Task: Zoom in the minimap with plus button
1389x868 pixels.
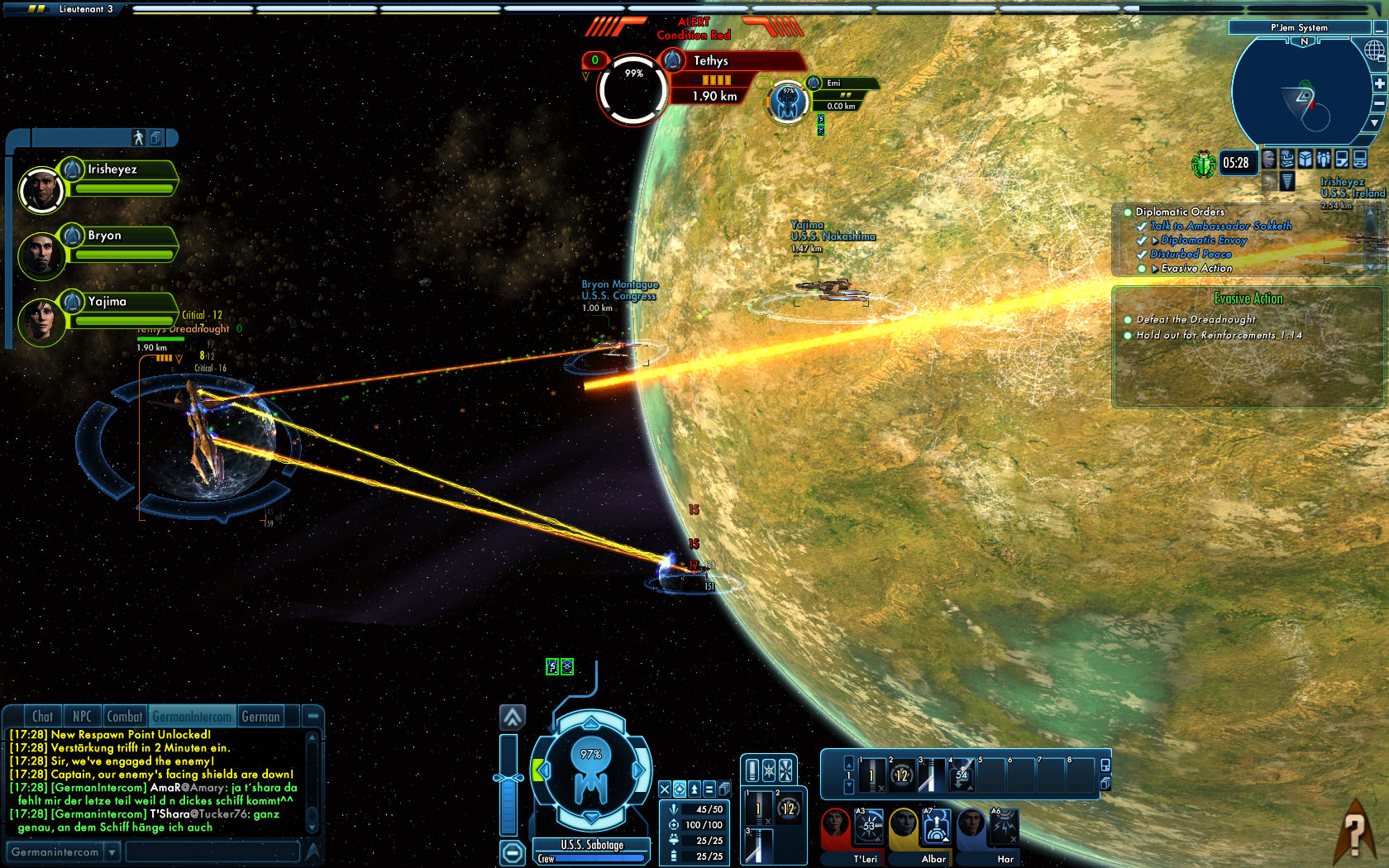Action: [x=1379, y=83]
